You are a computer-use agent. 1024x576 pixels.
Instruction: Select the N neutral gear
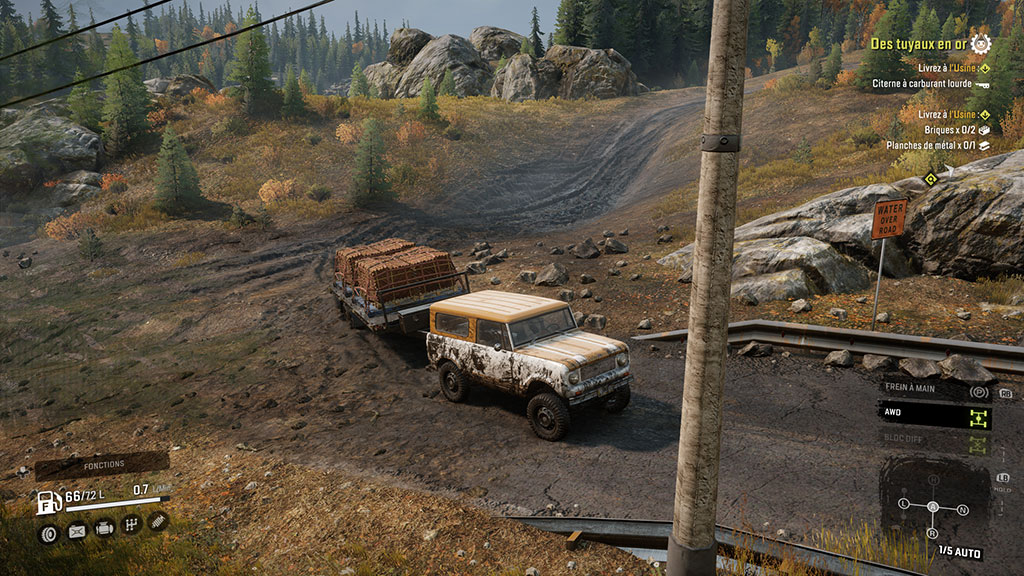coord(962,509)
